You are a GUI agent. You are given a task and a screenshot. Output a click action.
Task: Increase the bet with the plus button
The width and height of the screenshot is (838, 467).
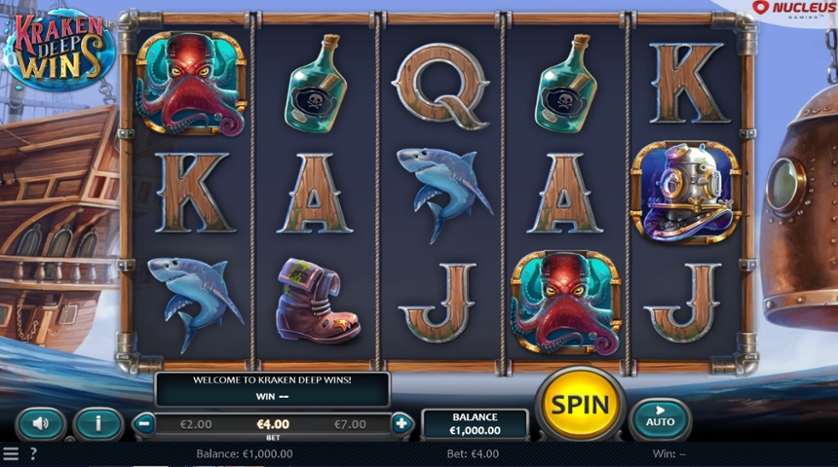tap(401, 423)
